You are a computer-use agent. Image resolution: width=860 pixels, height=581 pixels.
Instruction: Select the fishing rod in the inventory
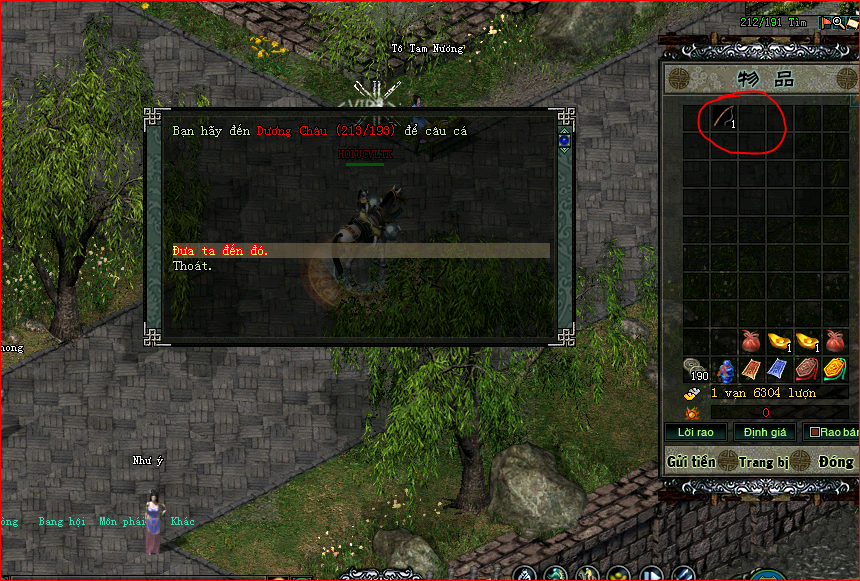click(724, 118)
